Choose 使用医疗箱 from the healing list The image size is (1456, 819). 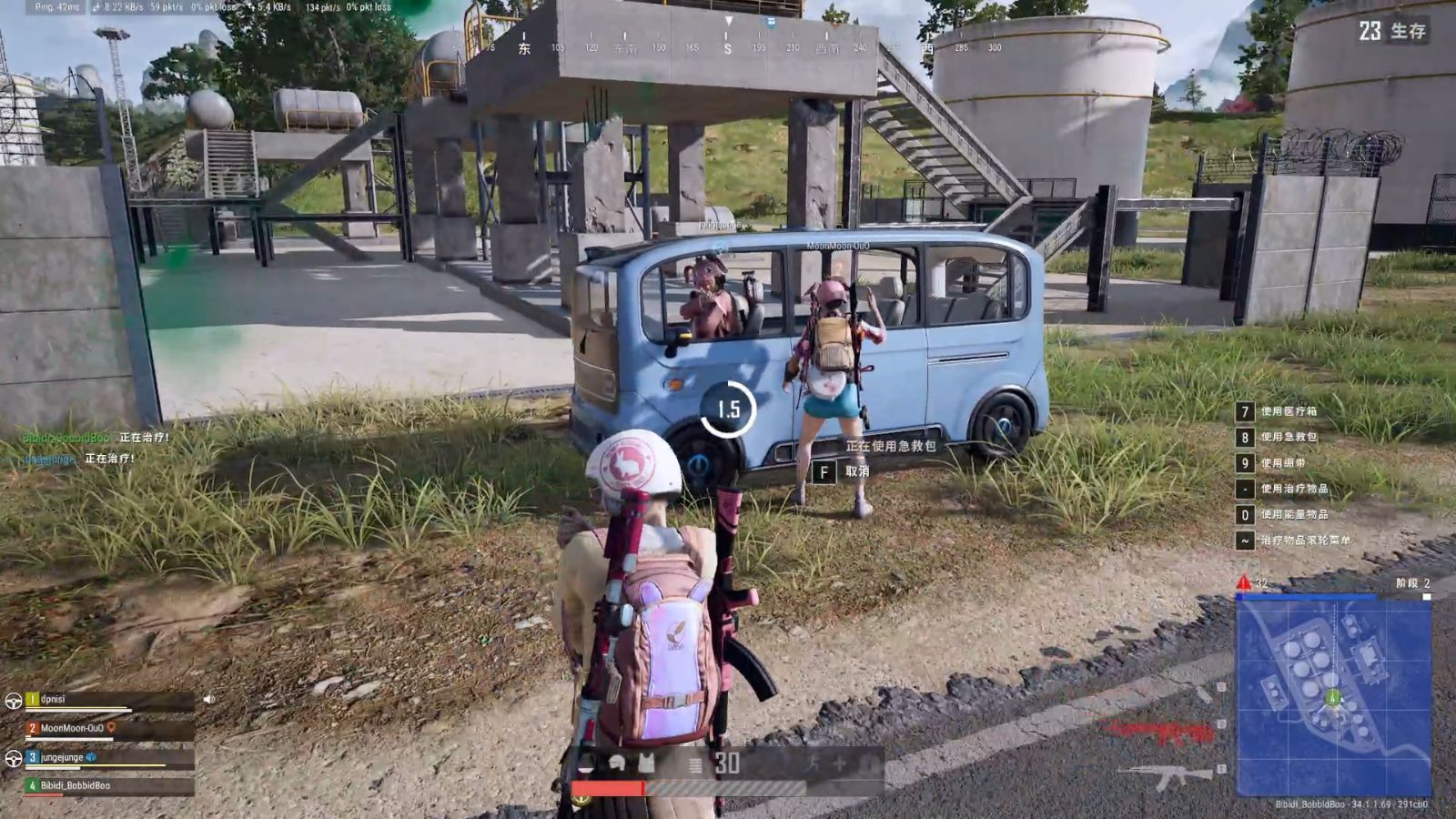pyautogui.click(x=1289, y=412)
